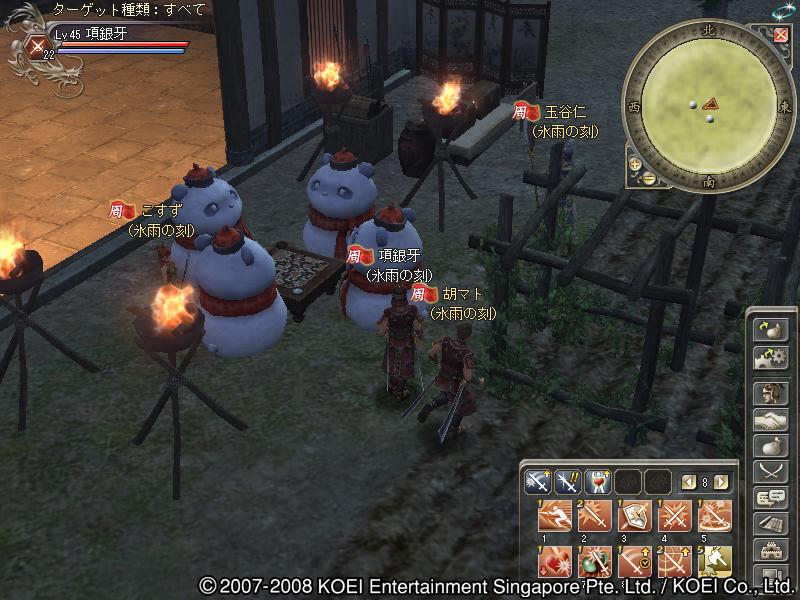Open the character portrait menu button
The height and width of the screenshot is (600, 800).
click(770, 393)
